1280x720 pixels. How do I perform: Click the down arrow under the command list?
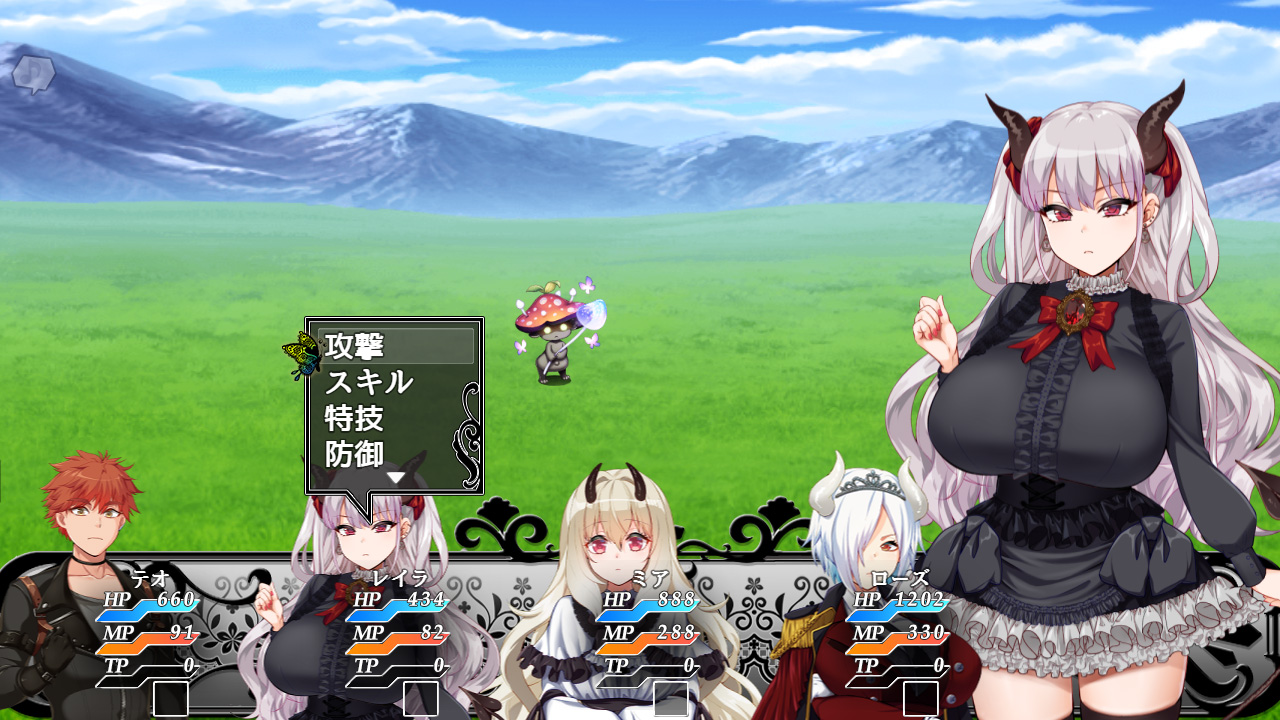click(x=396, y=478)
